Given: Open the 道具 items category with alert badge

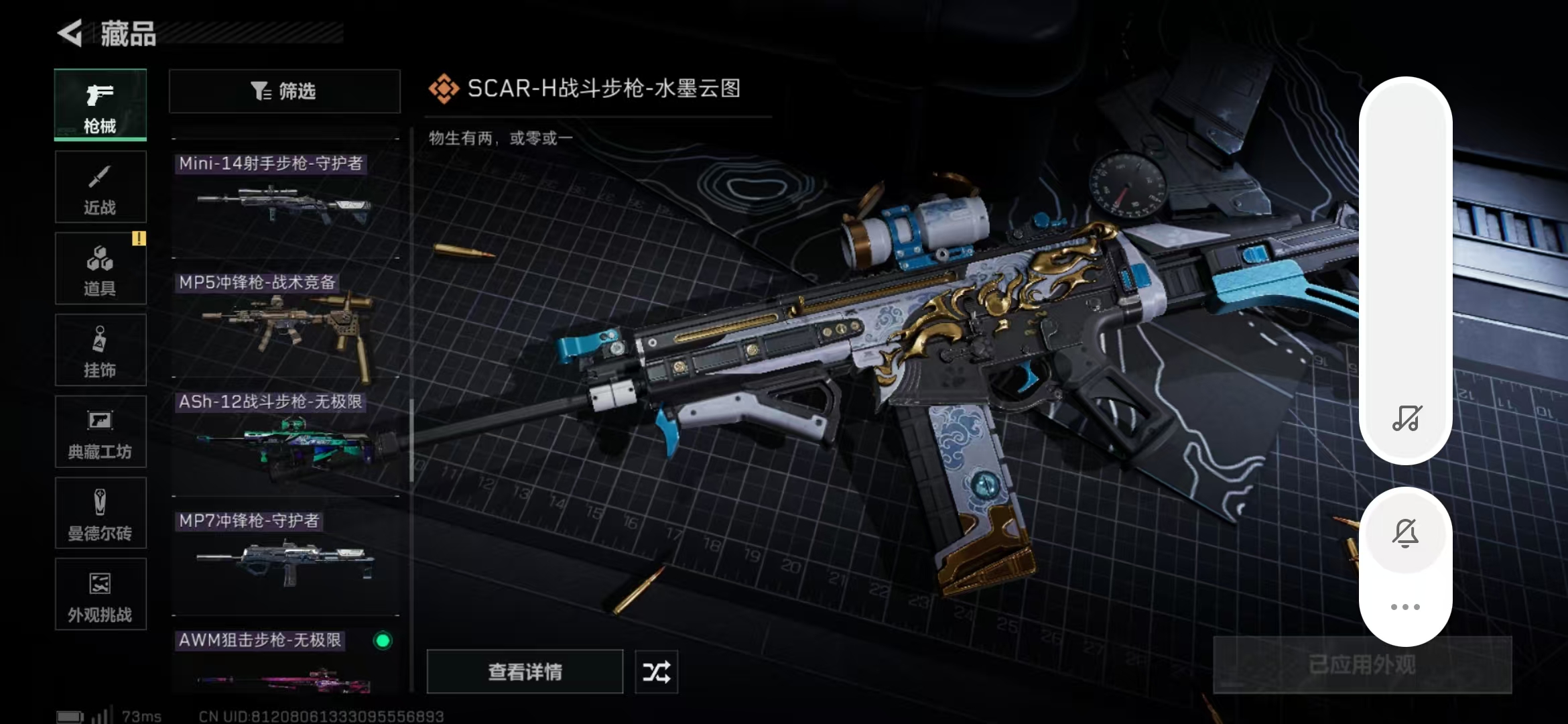Looking at the screenshot, I should coord(100,268).
